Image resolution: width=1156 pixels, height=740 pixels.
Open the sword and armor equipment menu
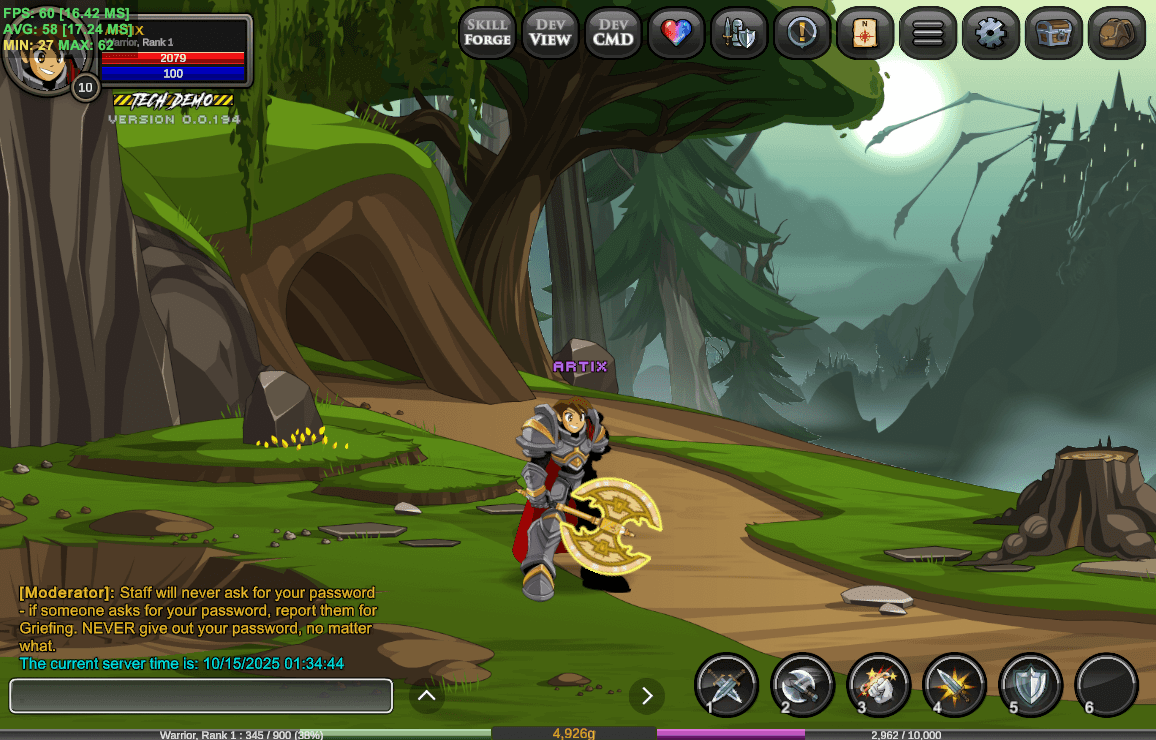pos(739,33)
